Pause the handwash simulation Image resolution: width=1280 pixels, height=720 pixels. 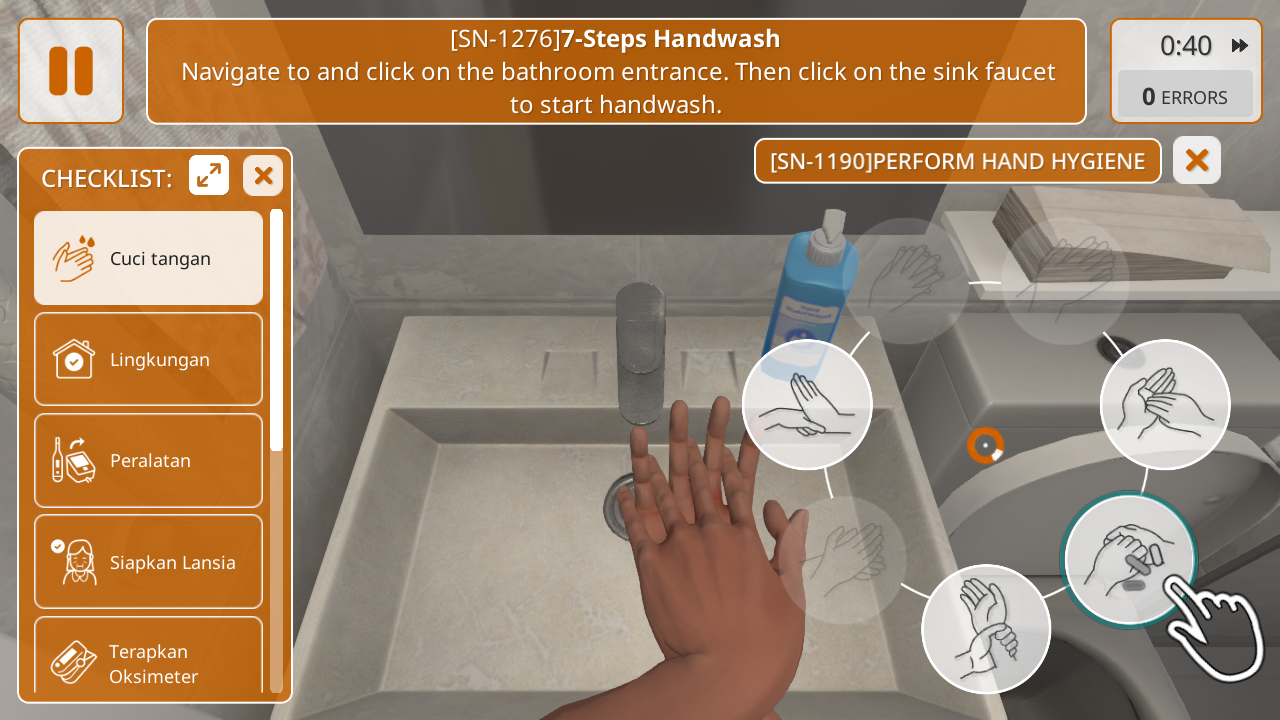click(x=71, y=71)
